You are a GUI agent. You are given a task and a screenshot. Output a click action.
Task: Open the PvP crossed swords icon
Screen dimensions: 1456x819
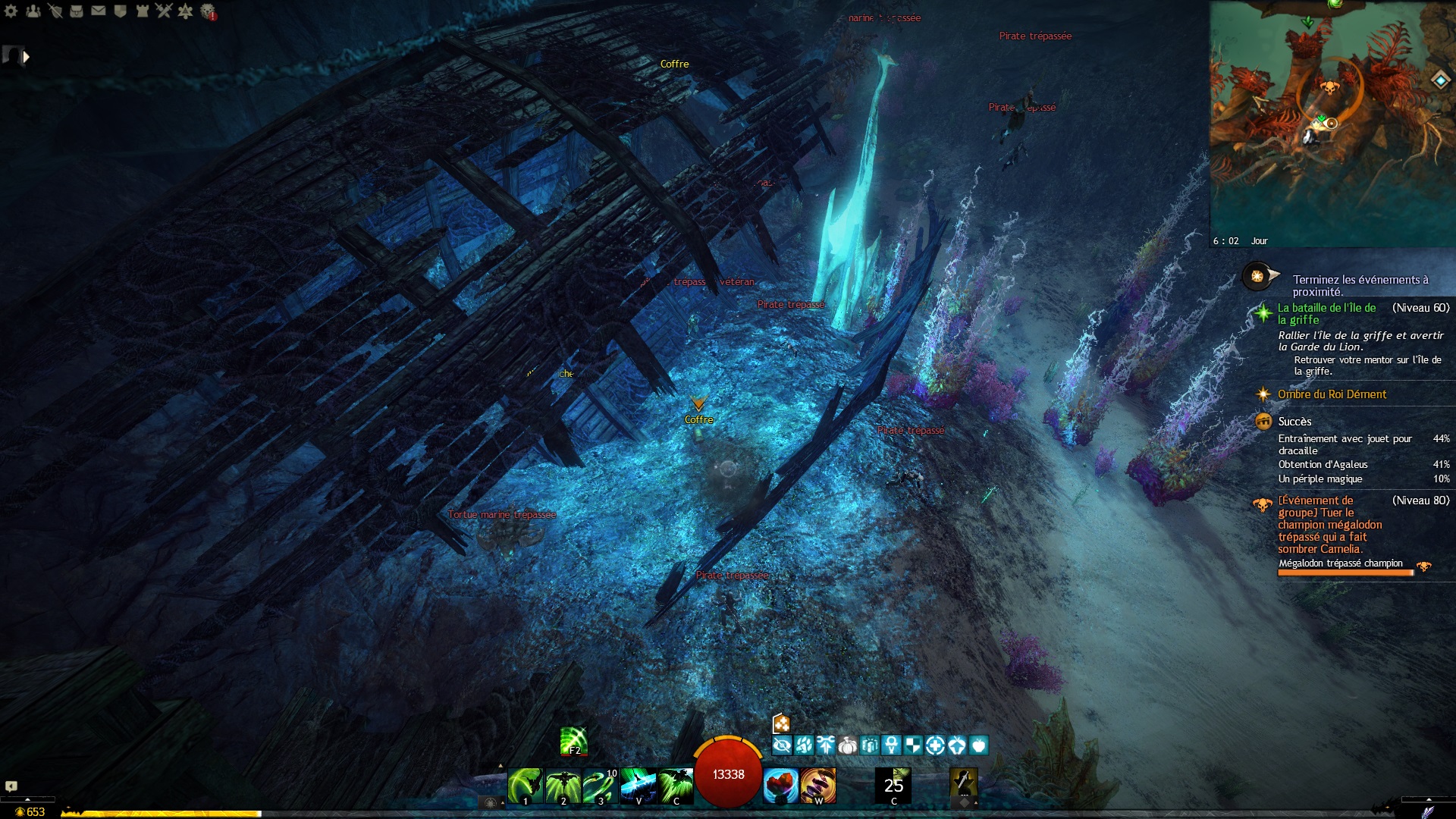(163, 11)
